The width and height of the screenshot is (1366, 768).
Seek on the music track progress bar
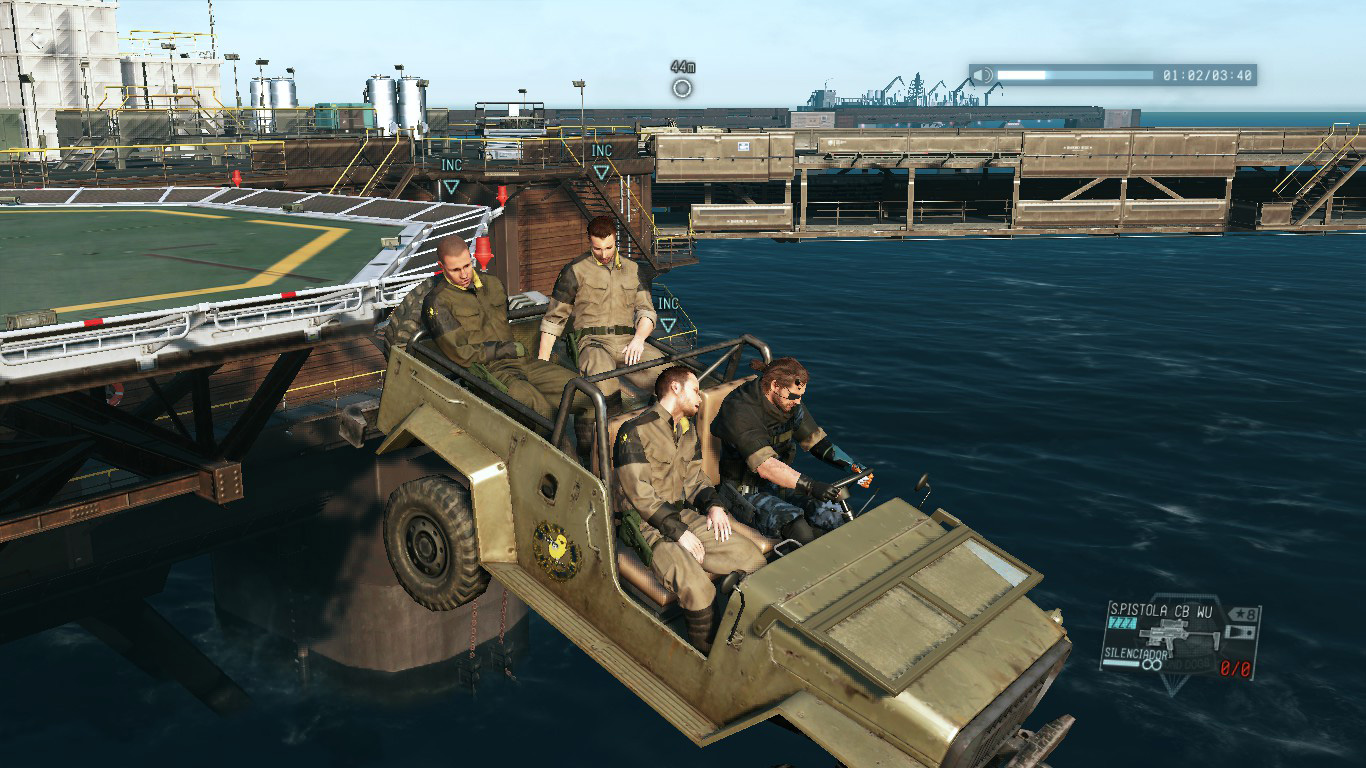click(1075, 75)
